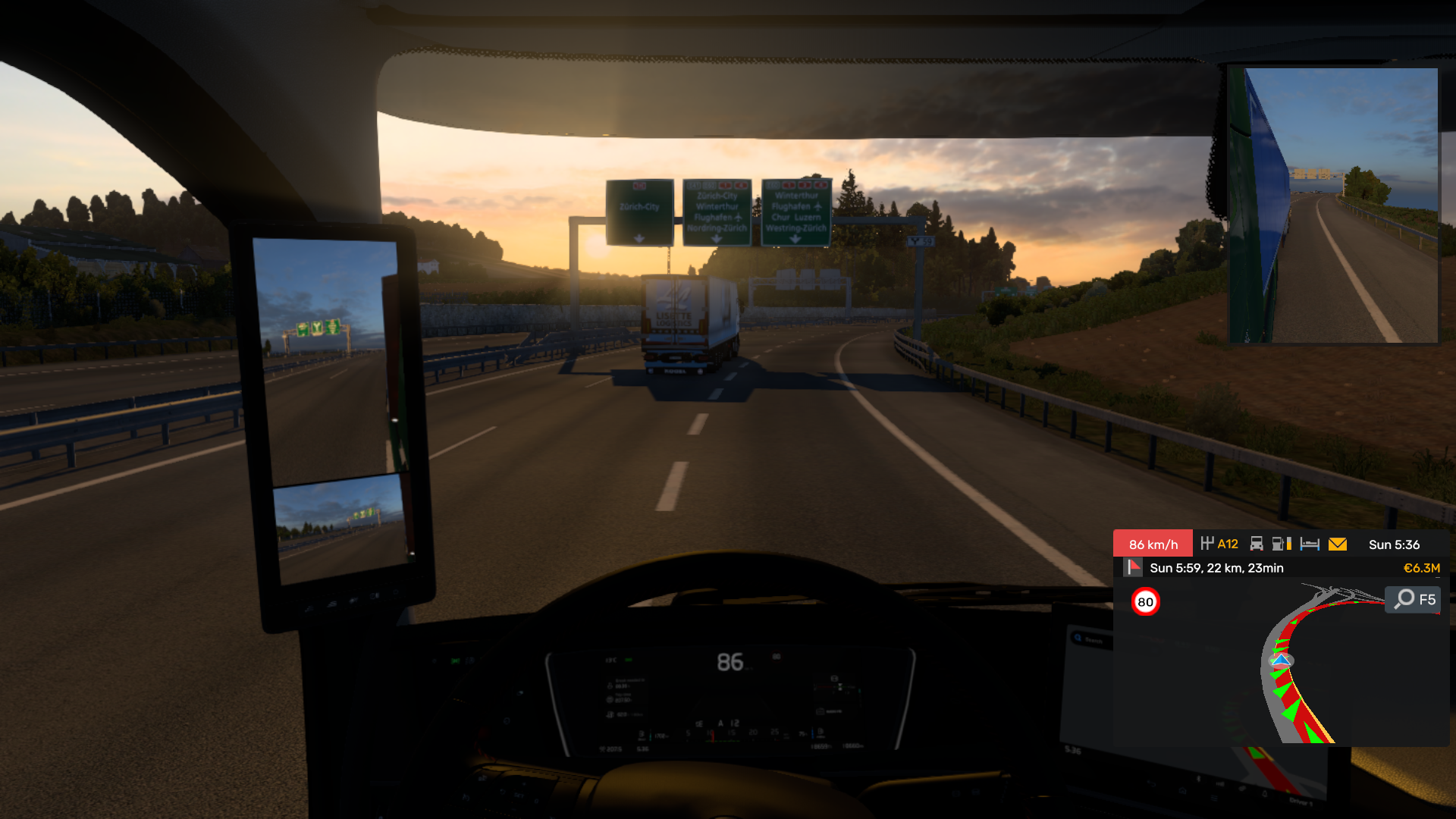This screenshot has height=819, width=1456.
Task: Click the home icon on the tablet screen
Action: click(x=1182, y=790)
